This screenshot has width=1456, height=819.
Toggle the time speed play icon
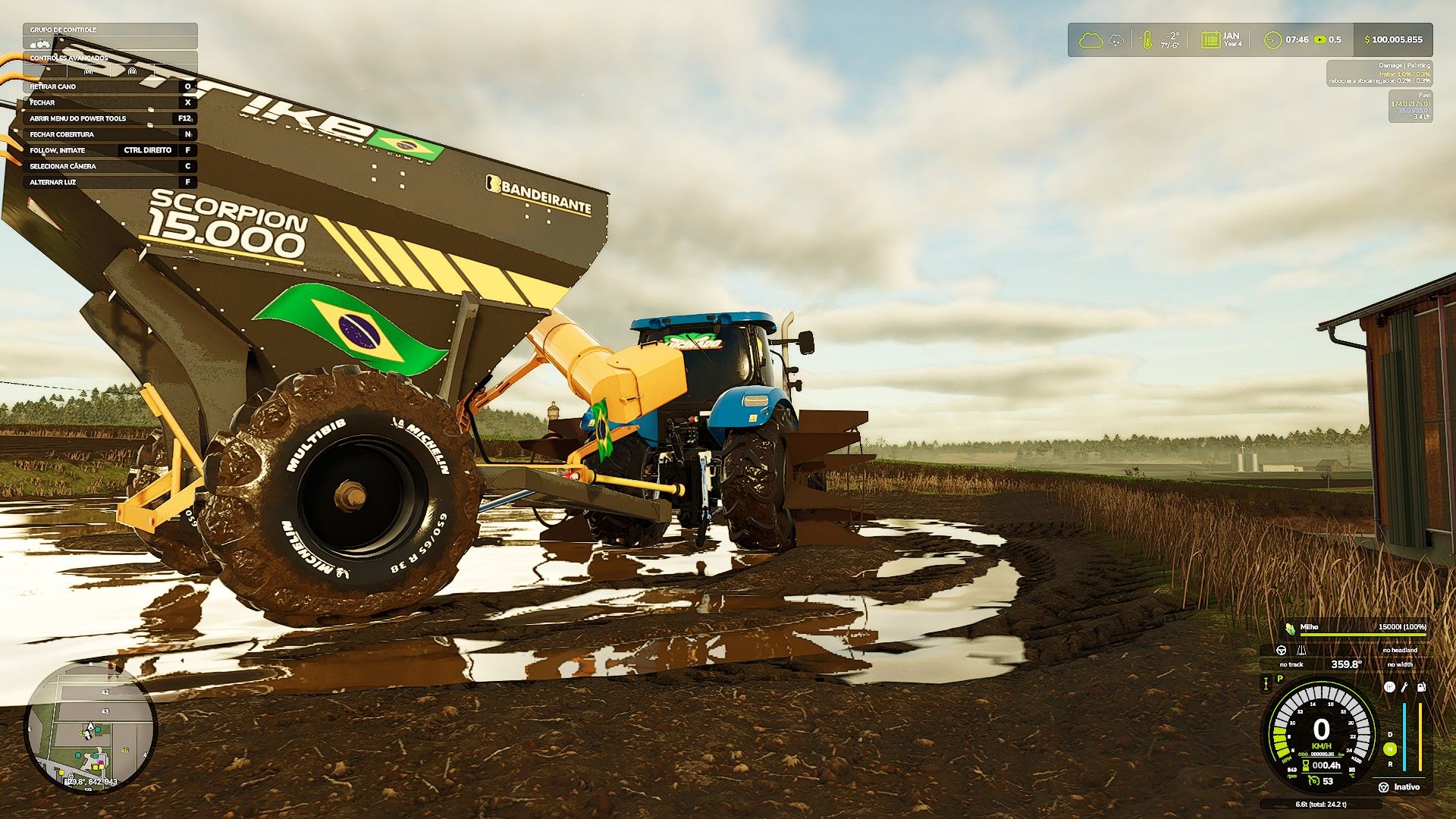point(1320,39)
